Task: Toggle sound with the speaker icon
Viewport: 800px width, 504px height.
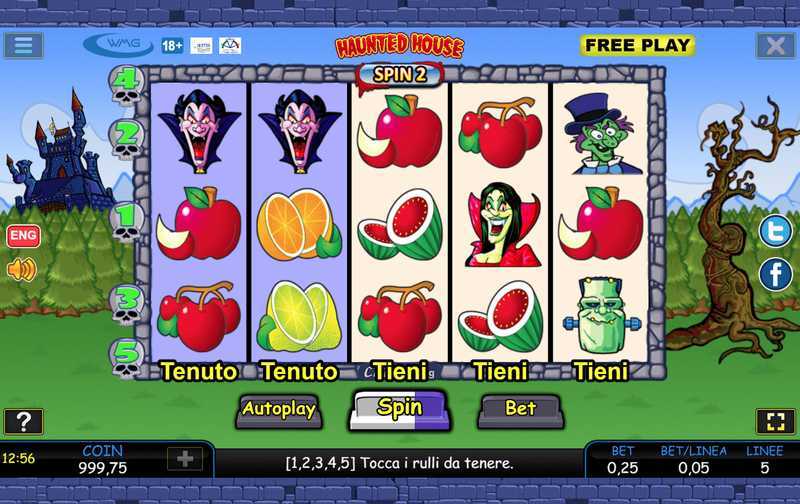Action: point(21,269)
